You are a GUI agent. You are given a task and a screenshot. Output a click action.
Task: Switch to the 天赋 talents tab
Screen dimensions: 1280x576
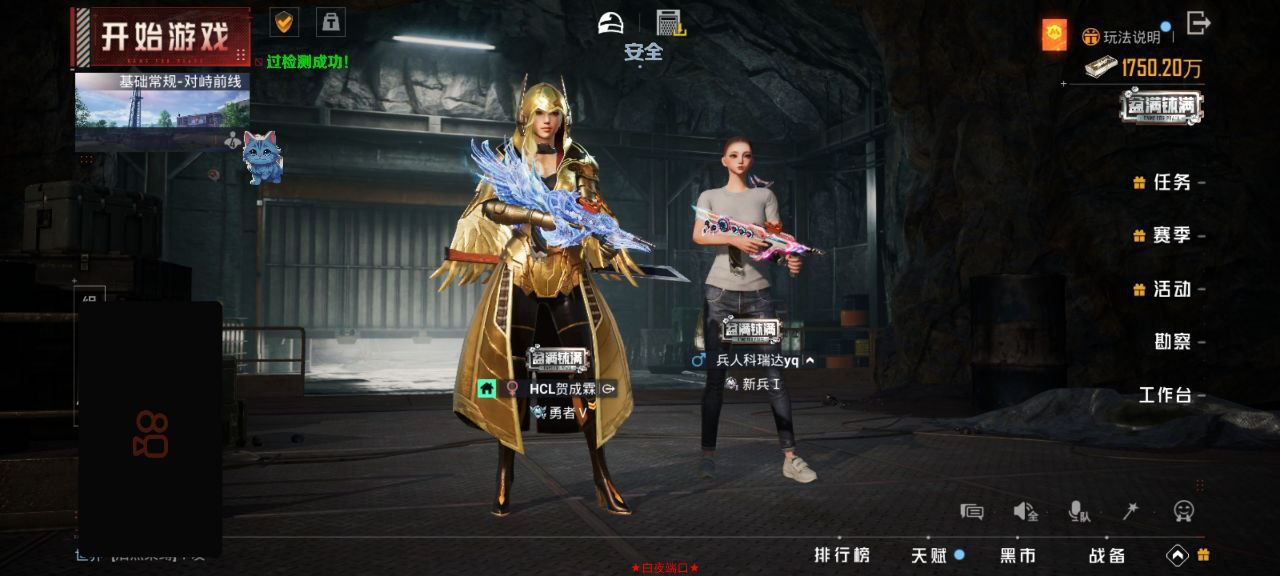point(928,555)
